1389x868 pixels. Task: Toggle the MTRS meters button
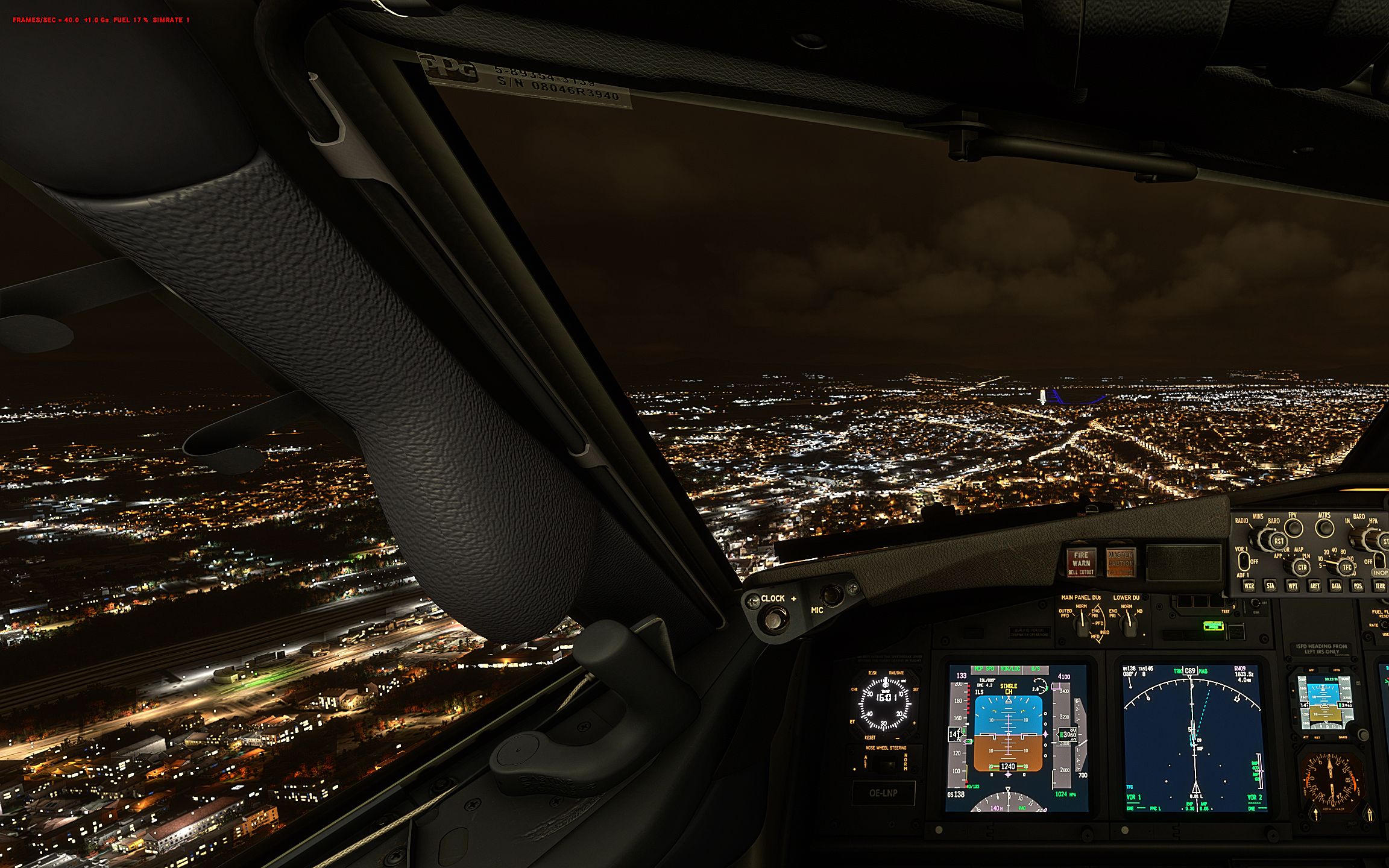(1324, 528)
